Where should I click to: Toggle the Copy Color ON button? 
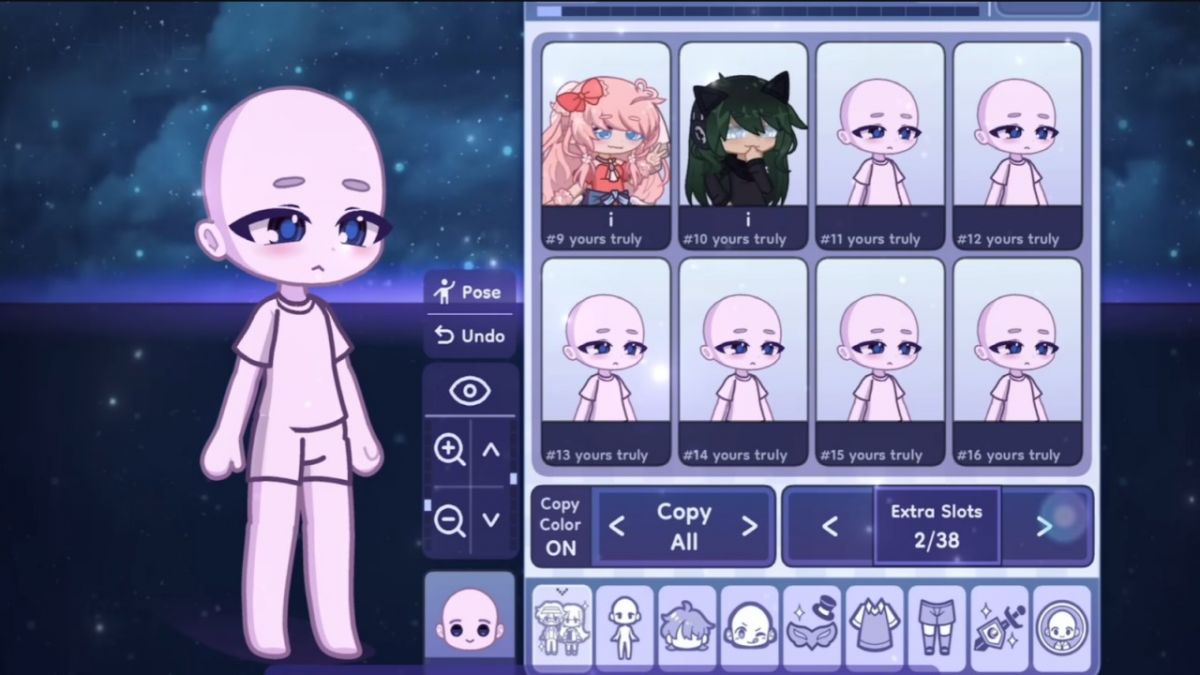[x=560, y=526]
